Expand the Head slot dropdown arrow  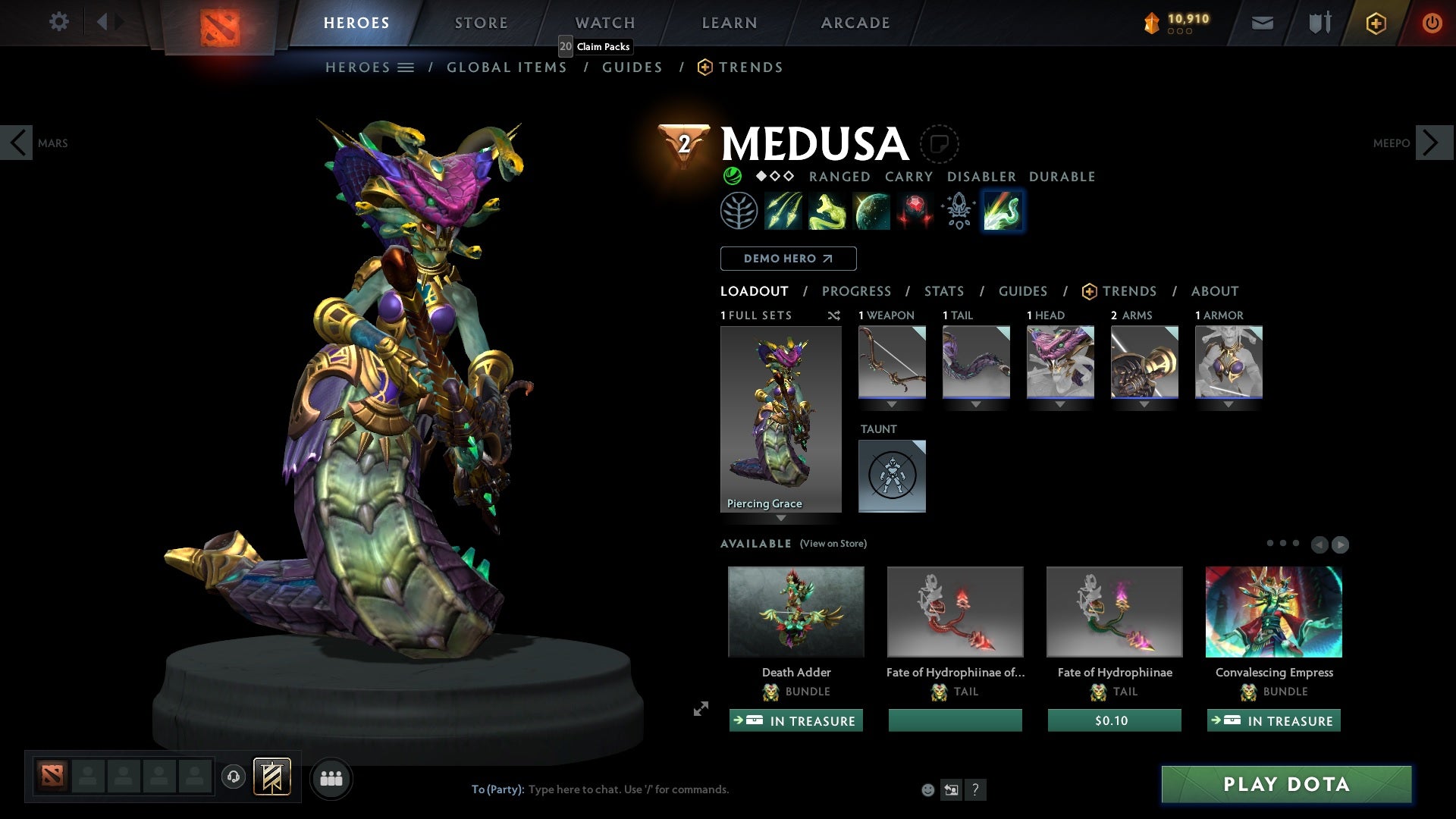(x=1060, y=404)
